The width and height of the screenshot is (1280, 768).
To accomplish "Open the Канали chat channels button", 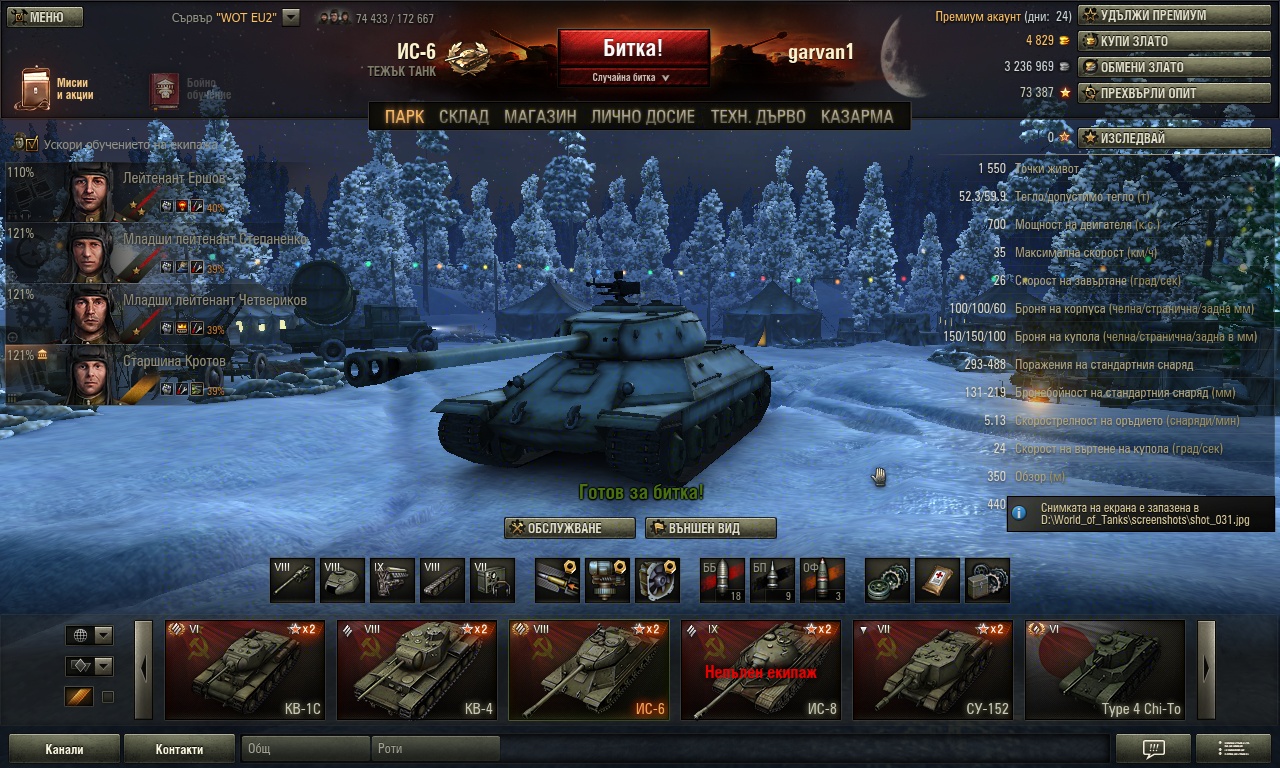I will click(64, 749).
